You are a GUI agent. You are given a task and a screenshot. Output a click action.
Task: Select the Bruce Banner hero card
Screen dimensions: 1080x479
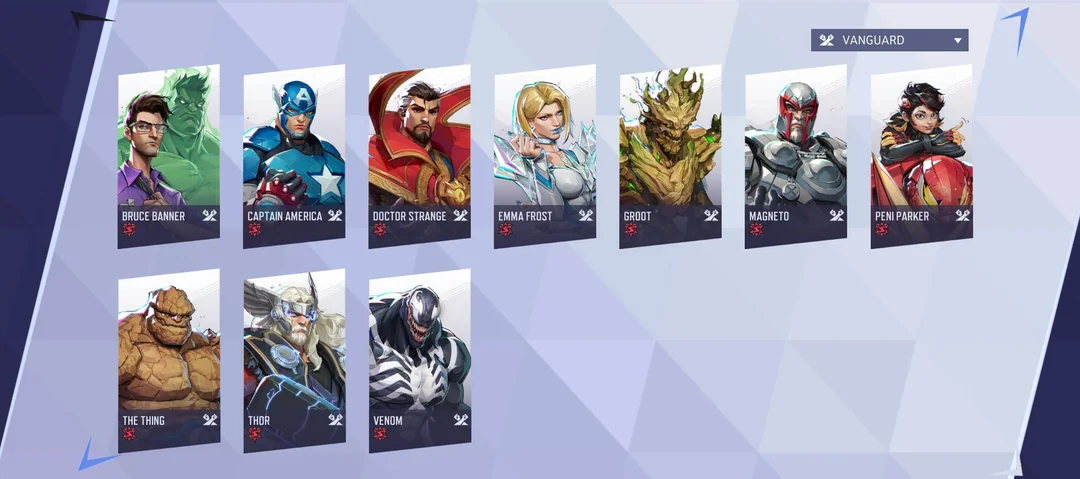[x=168, y=155]
